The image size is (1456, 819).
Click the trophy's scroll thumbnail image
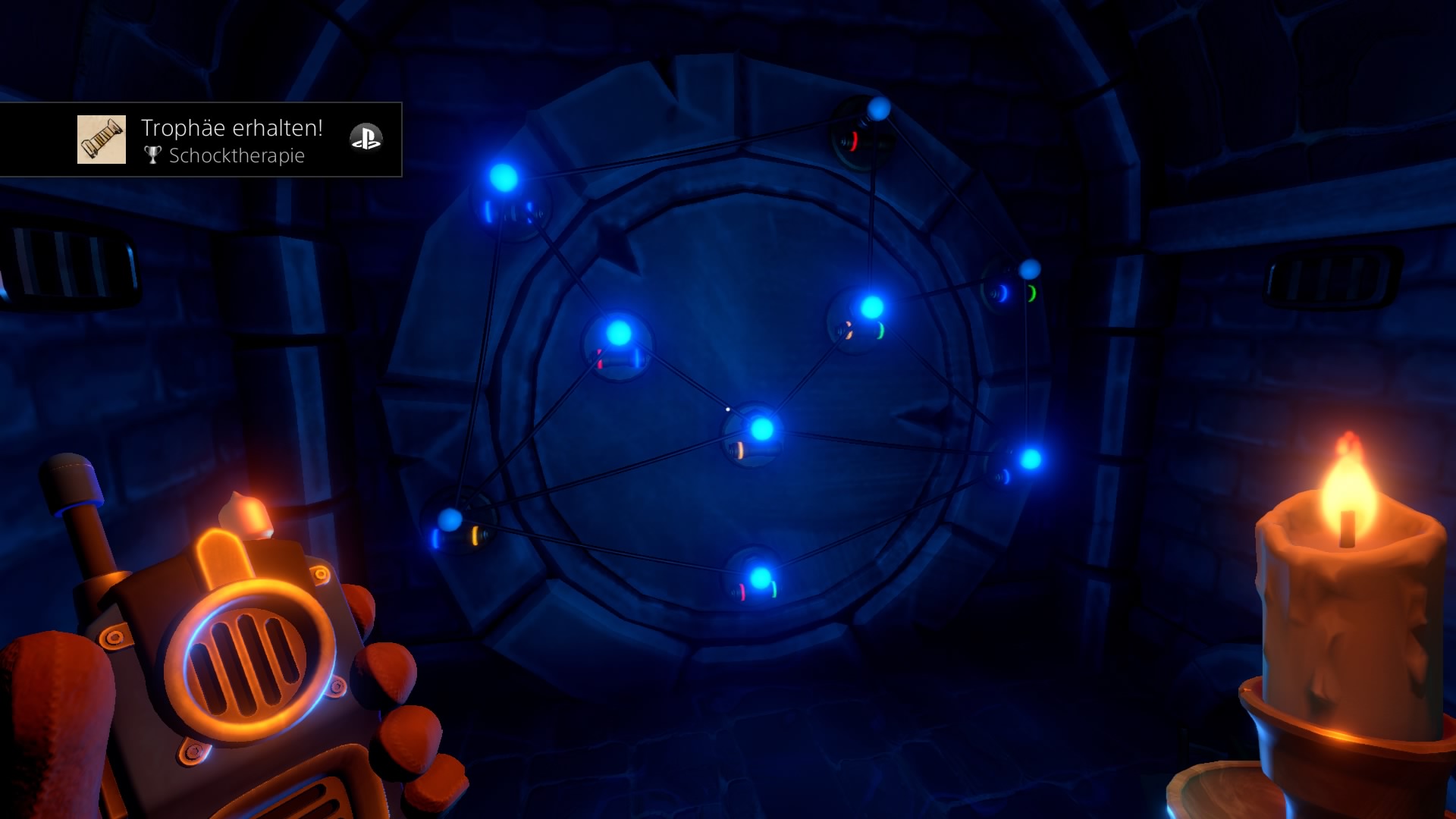(102, 140)
